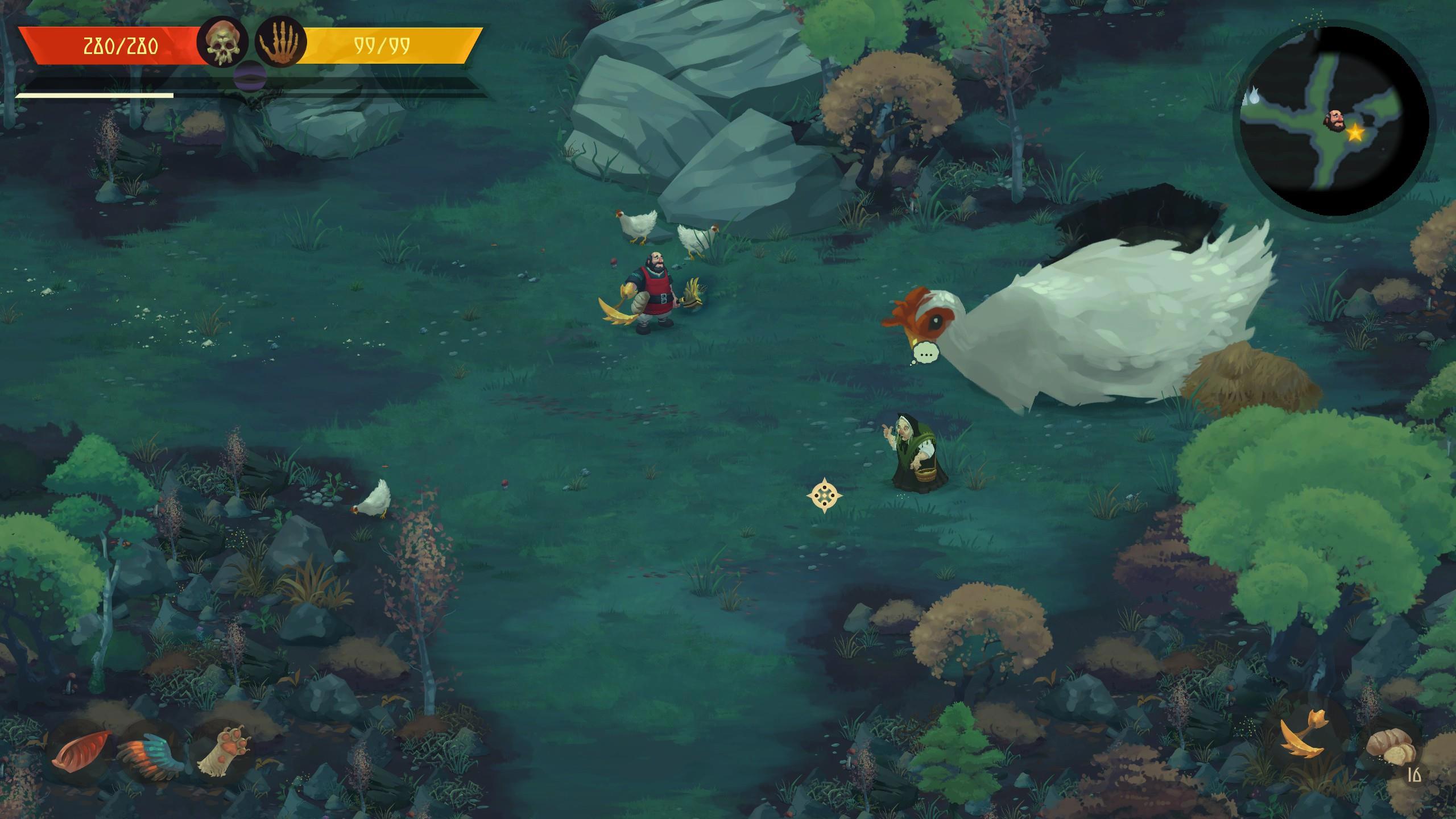This screenshot has height=819, width=1456.
Task: Click the gold star marker on minimap
Action: click(1355, 134)
